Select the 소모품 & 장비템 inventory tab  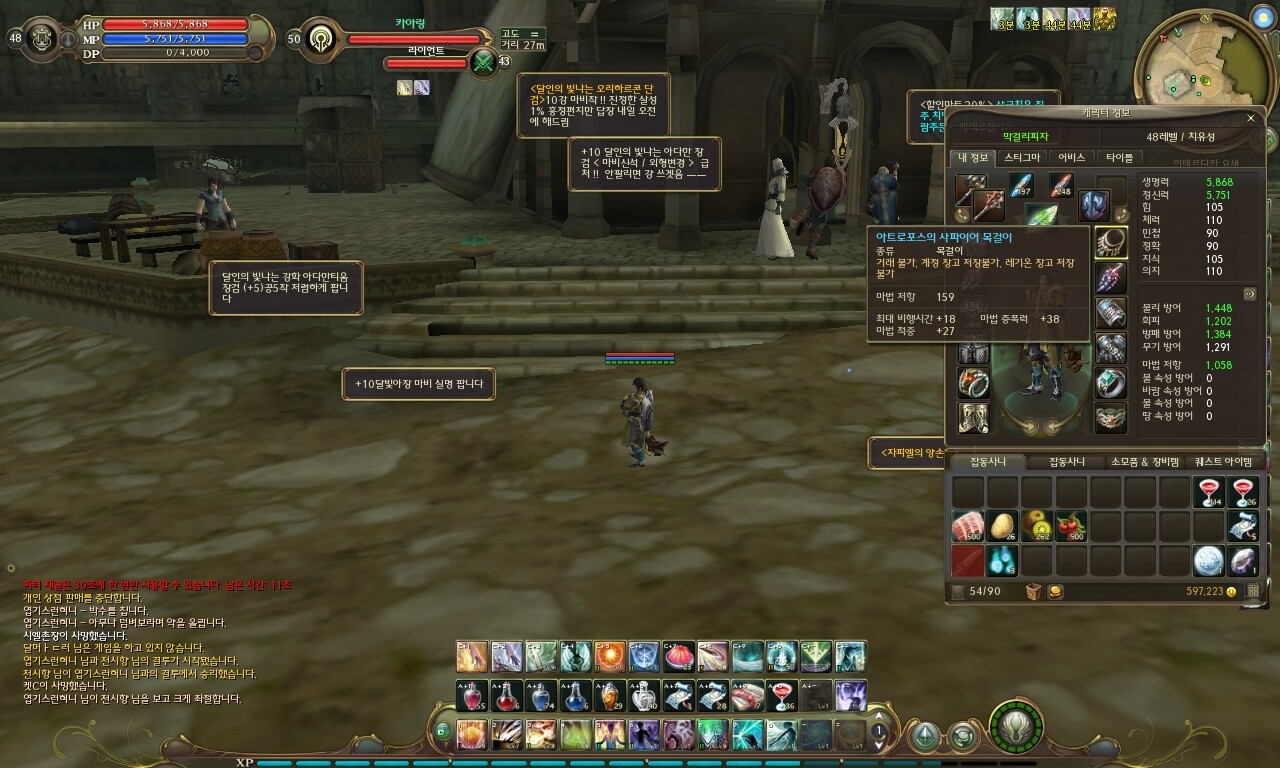tap(1145, 462)
